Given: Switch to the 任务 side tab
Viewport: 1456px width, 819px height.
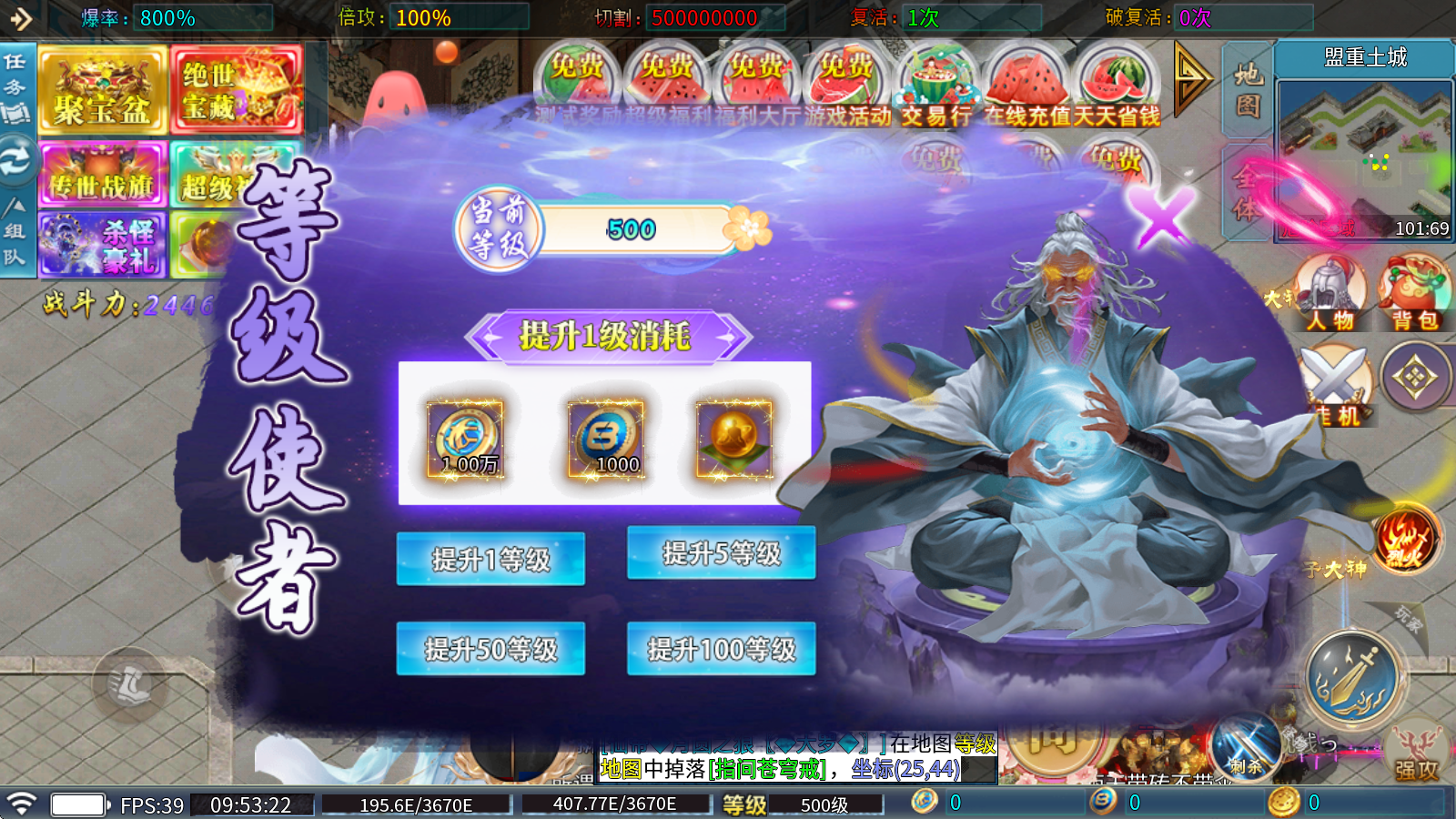Looking at the screenshot, I should 16,88.
